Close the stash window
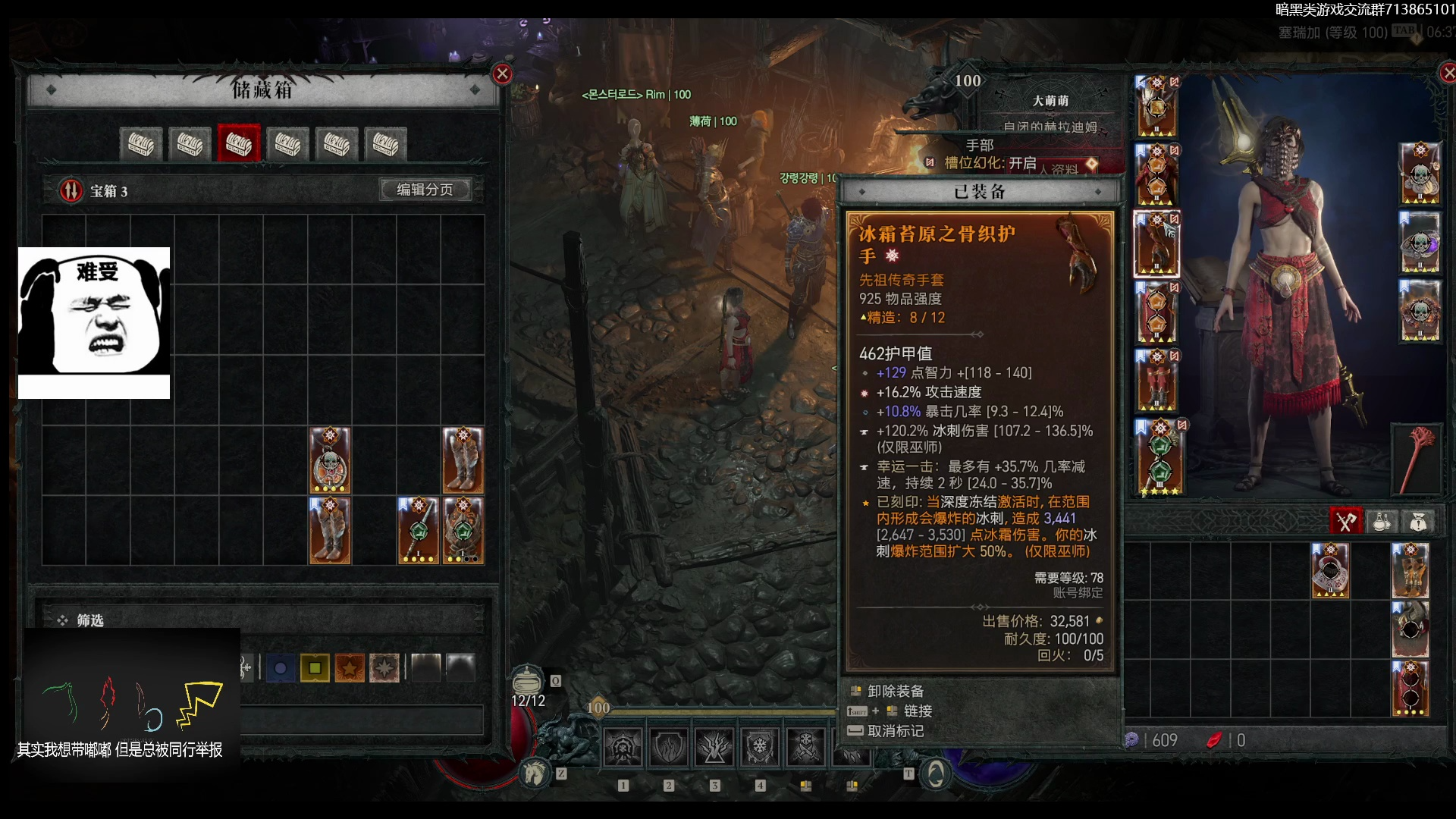1456x819 pixels. [502, 74]
